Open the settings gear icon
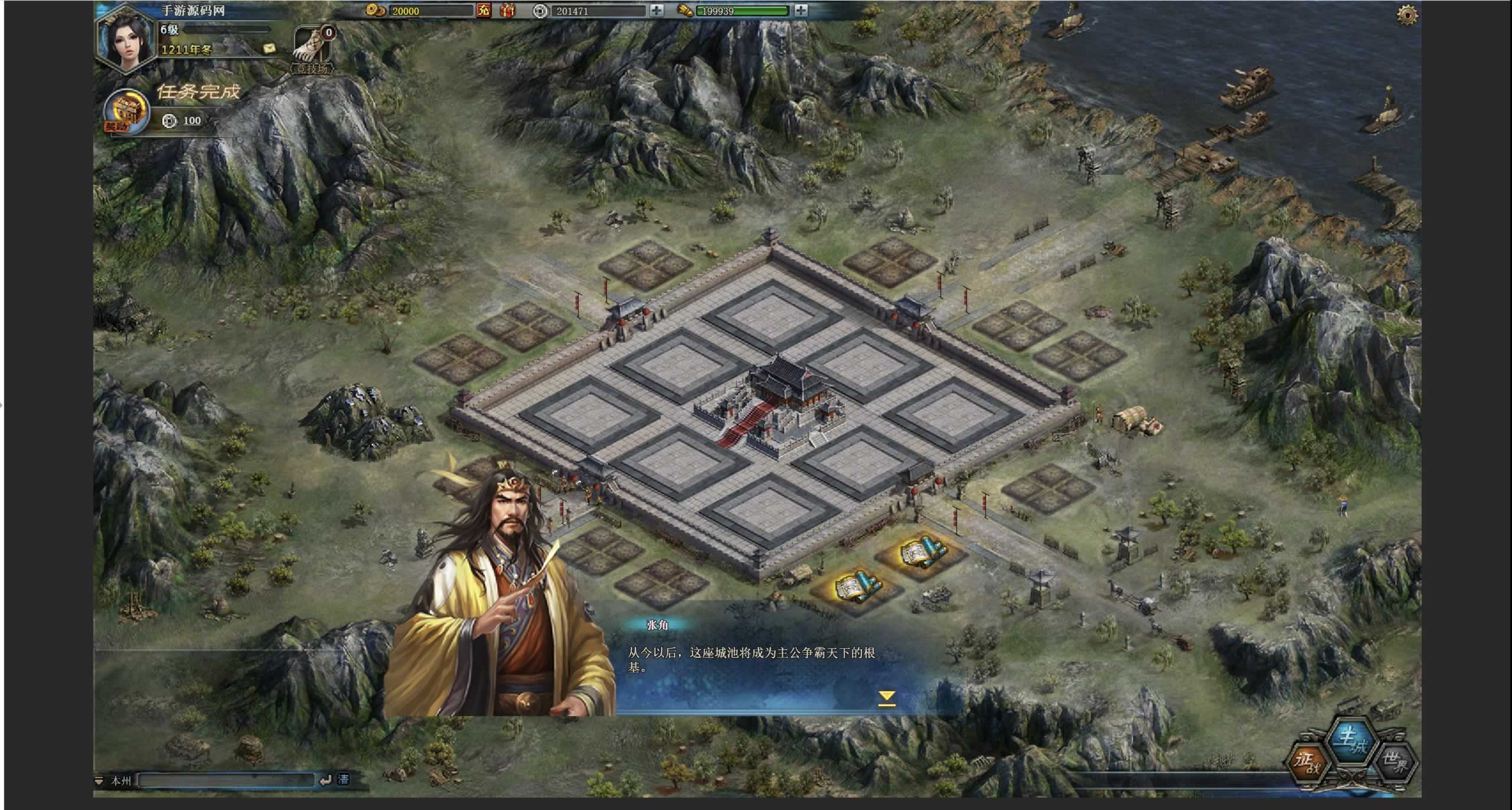 coord(1407,15)
